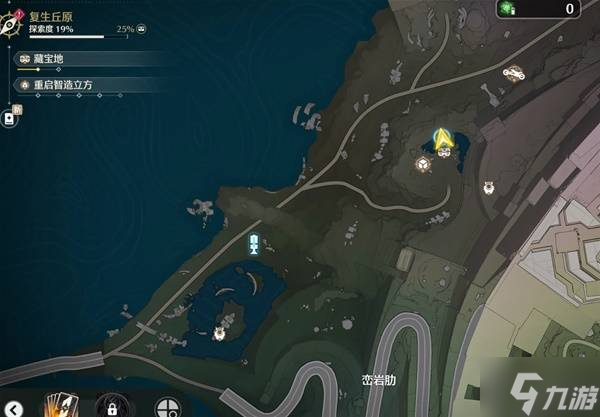Click the locked padlock icon
Viewport: 600px width, 417px height.
pos(111,407)
